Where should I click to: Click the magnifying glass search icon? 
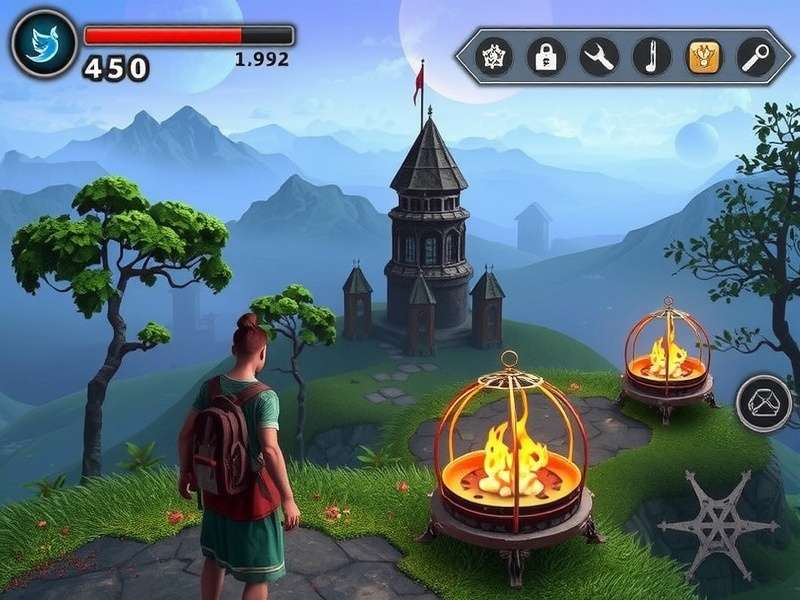[756, 57]
